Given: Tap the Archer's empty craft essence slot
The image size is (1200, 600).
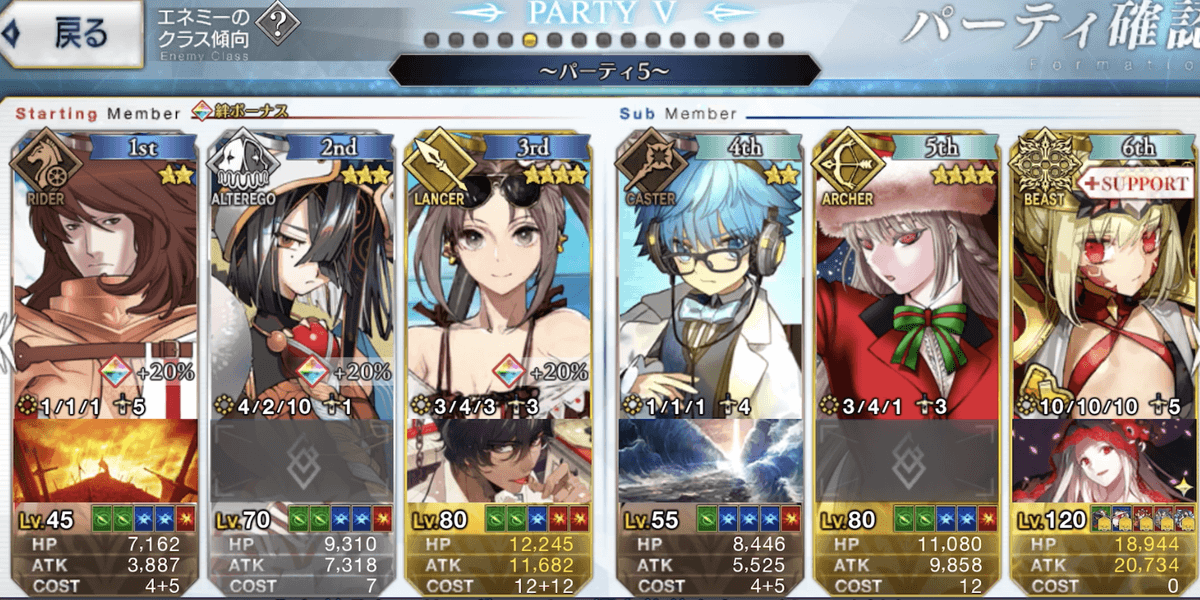Looking at the screenshot, I should pos(907,460).
